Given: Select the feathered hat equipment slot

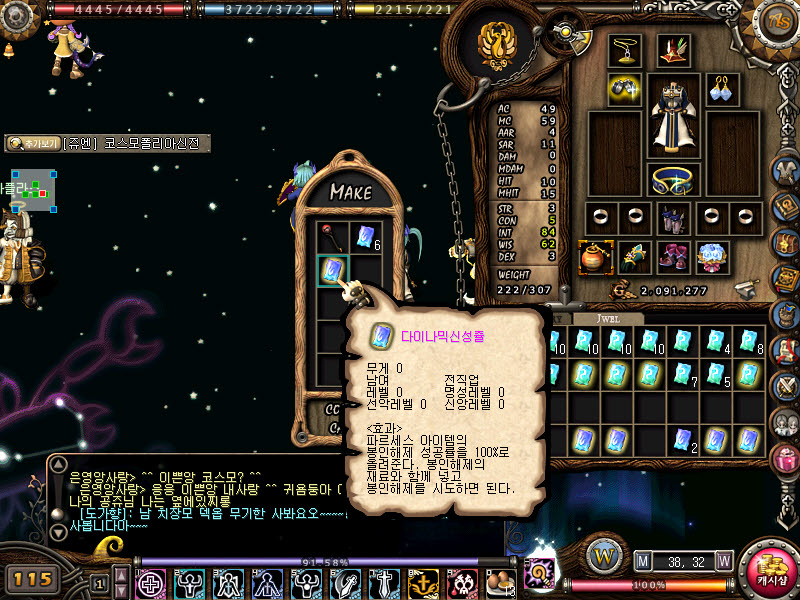Looking at the screenshot, I should (673, 50).
